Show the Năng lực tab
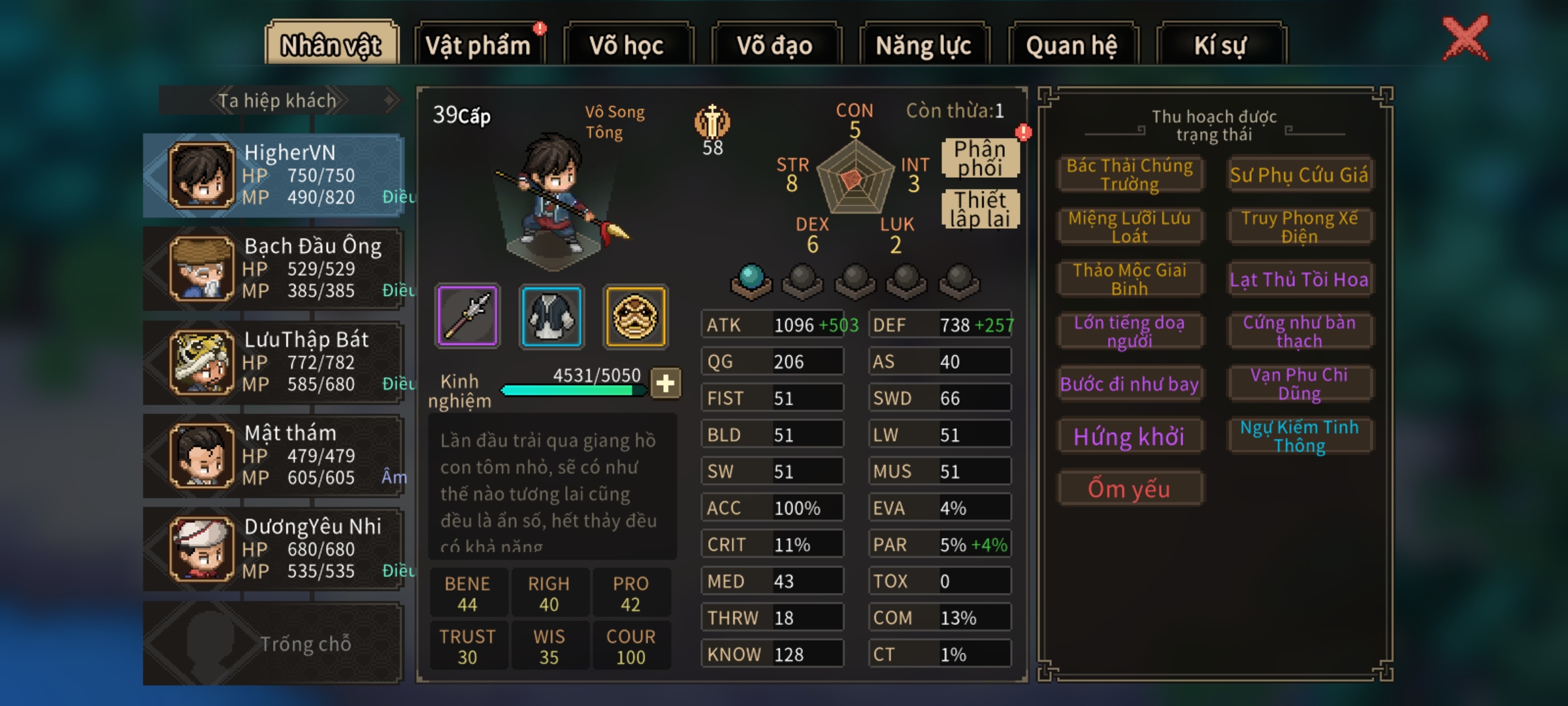Screen dimensions: 1568x706 (923, 44)
